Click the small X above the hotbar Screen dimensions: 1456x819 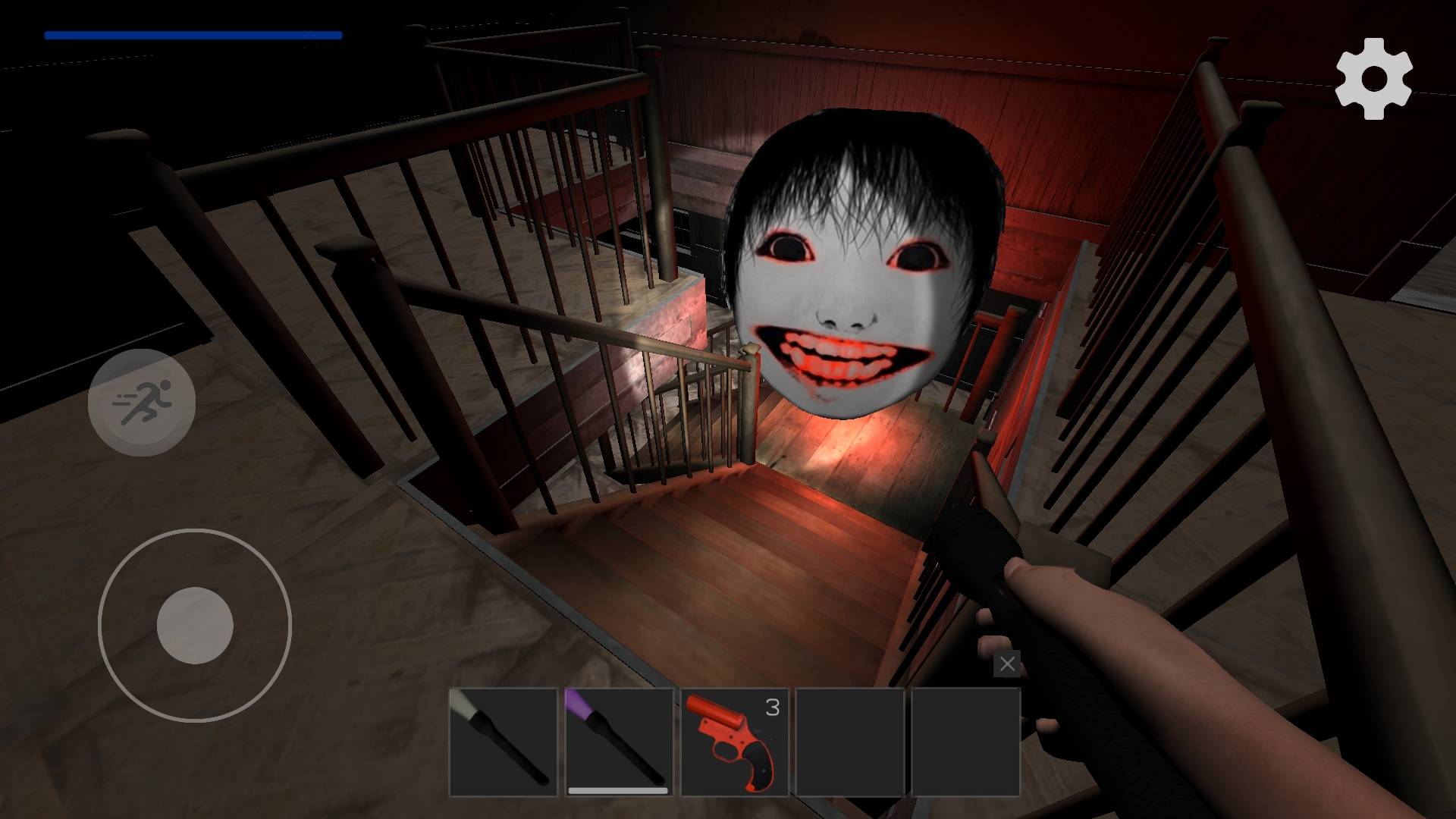[1007, 664]
